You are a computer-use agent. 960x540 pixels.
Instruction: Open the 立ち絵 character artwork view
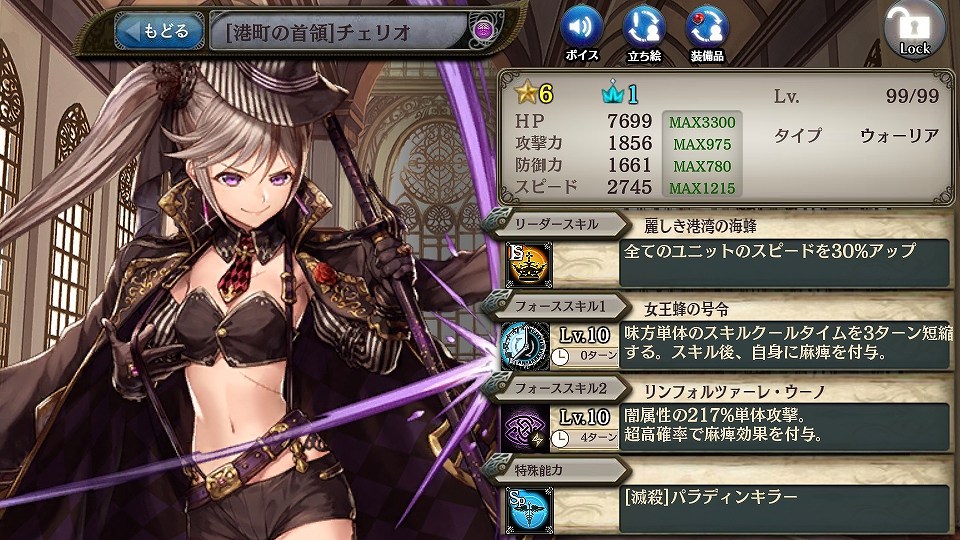pyautogui.click(x=644, y=29)
